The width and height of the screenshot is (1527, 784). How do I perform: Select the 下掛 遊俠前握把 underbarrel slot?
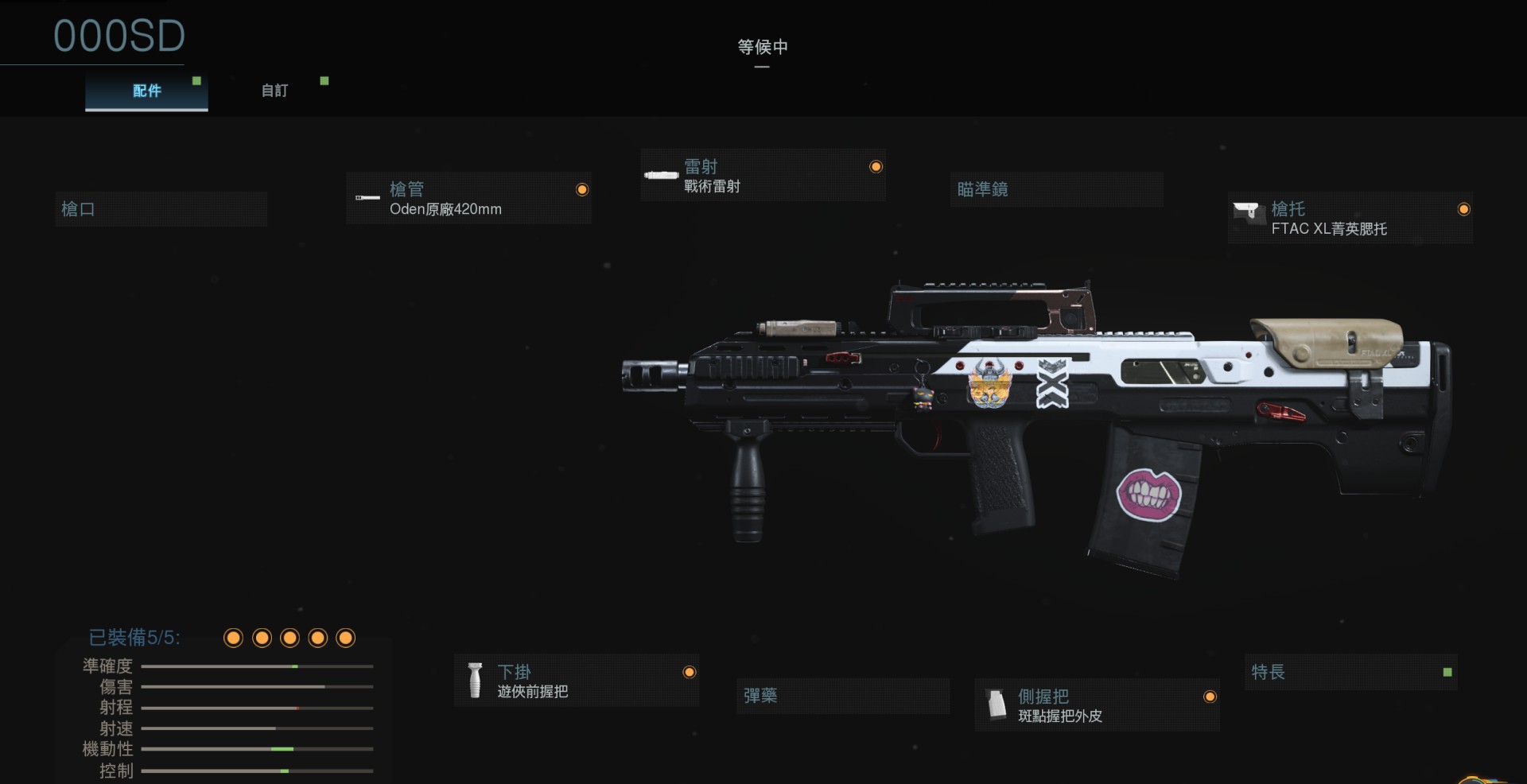pos(577,681)
